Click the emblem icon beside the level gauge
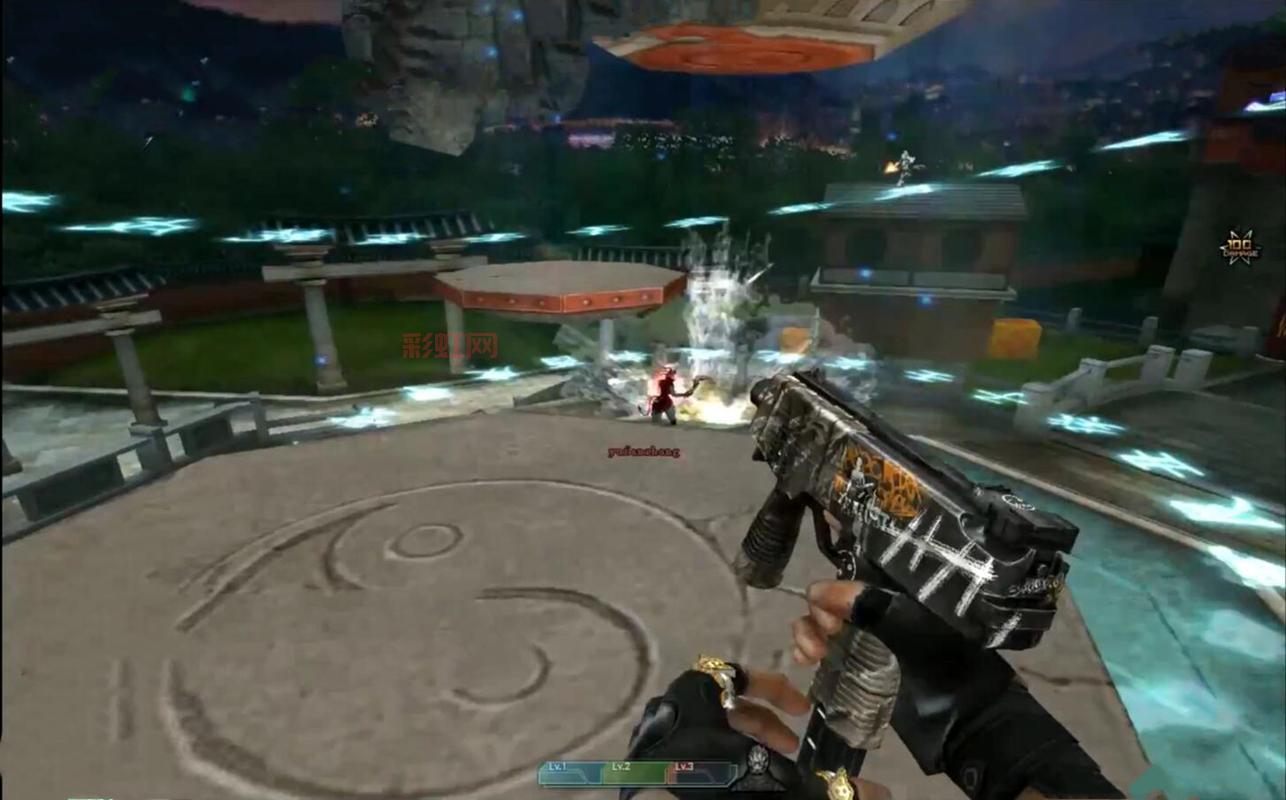 (757, 764)
